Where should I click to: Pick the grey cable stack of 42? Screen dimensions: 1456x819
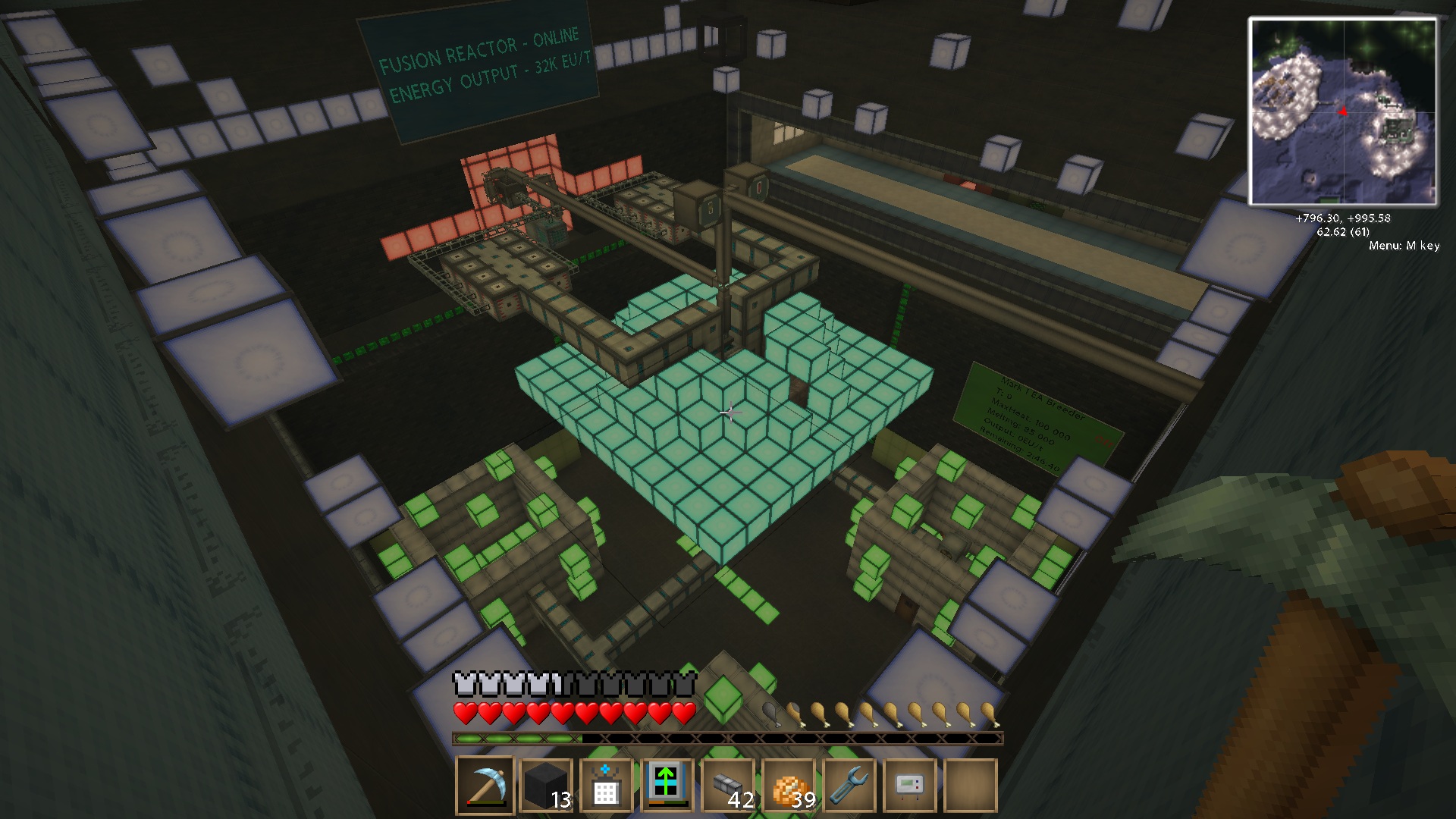click(727, 786)
